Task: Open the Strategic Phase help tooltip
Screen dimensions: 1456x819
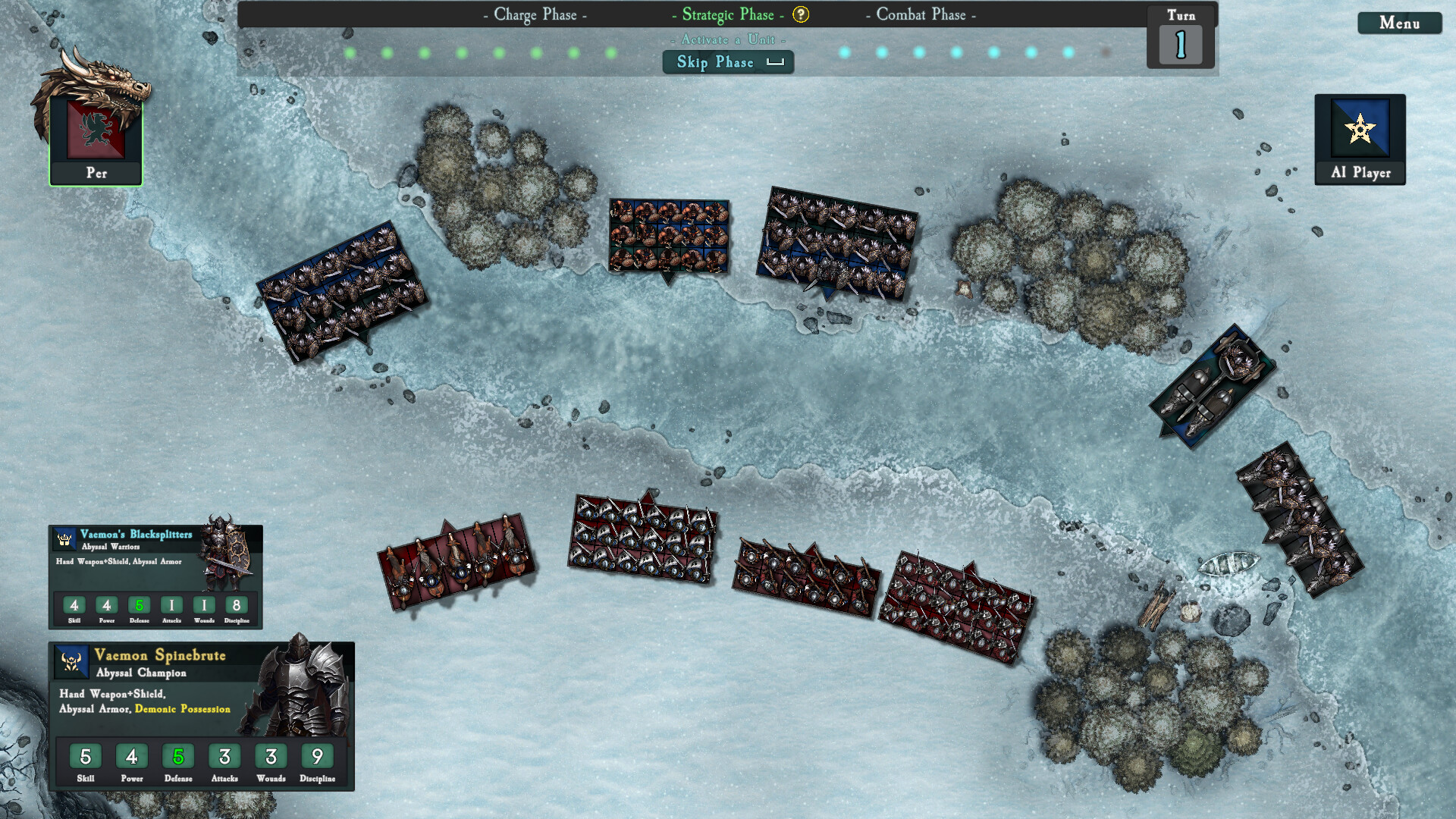Action: pyautogui.click(x=801, y=14)
